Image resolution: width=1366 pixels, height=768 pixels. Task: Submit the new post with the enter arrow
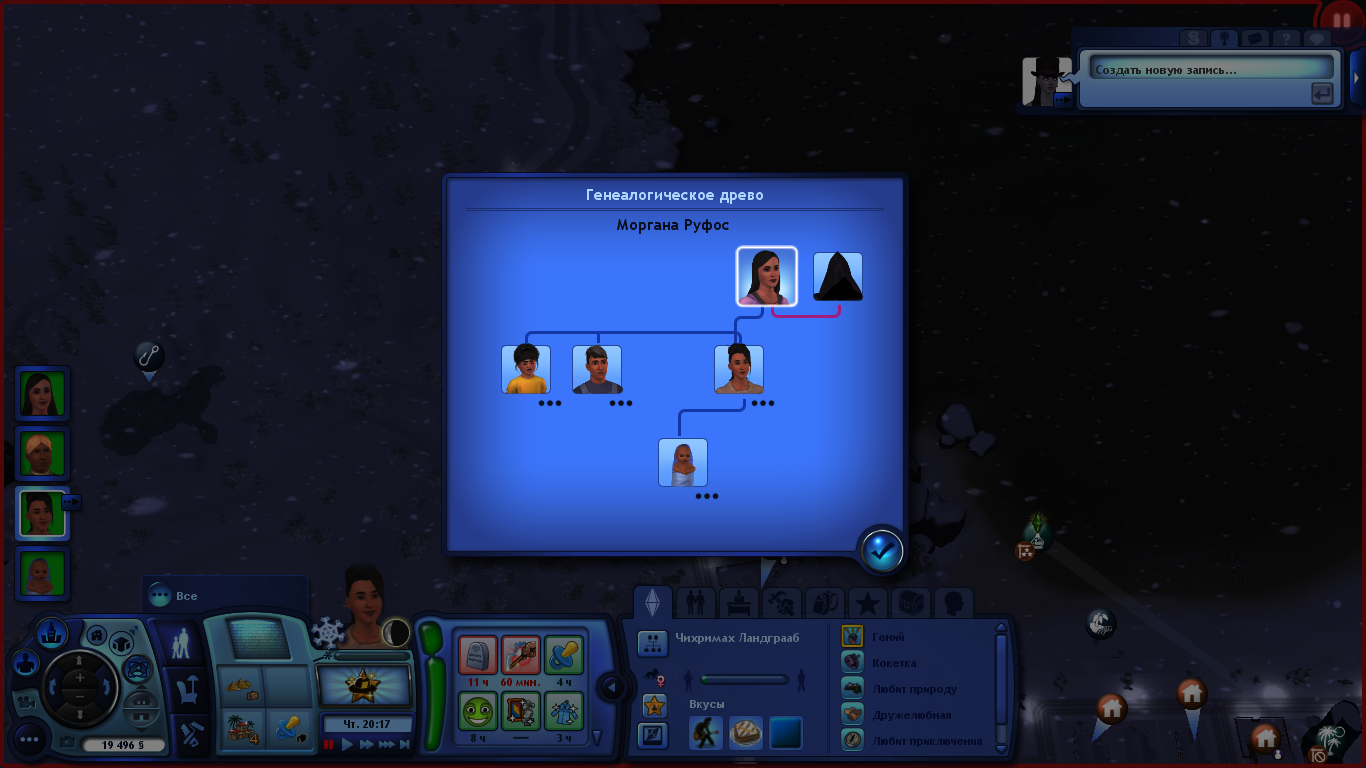tap(1322, 94)
